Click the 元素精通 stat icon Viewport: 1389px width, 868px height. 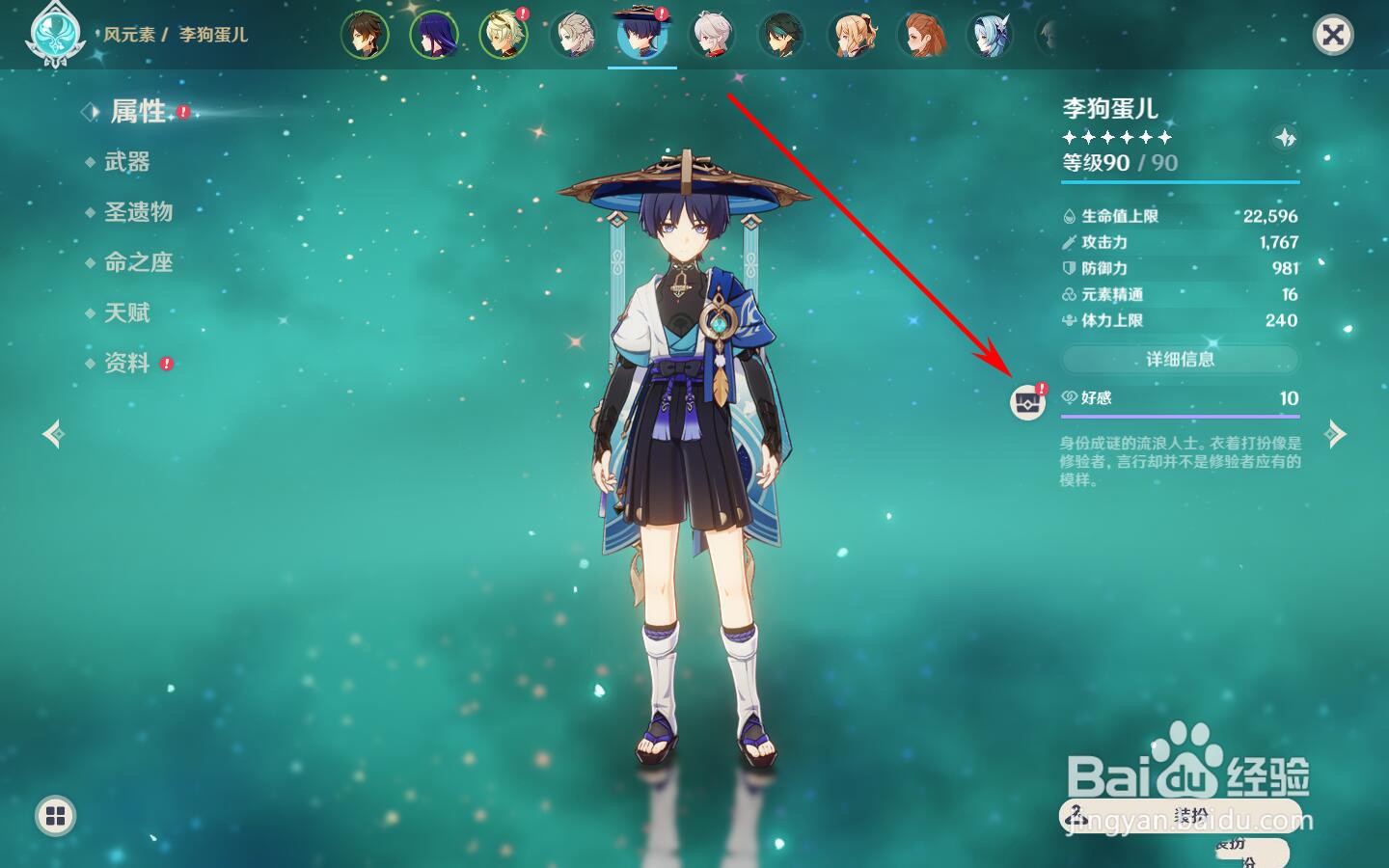pyautogui.click(x=1069, y=295)
